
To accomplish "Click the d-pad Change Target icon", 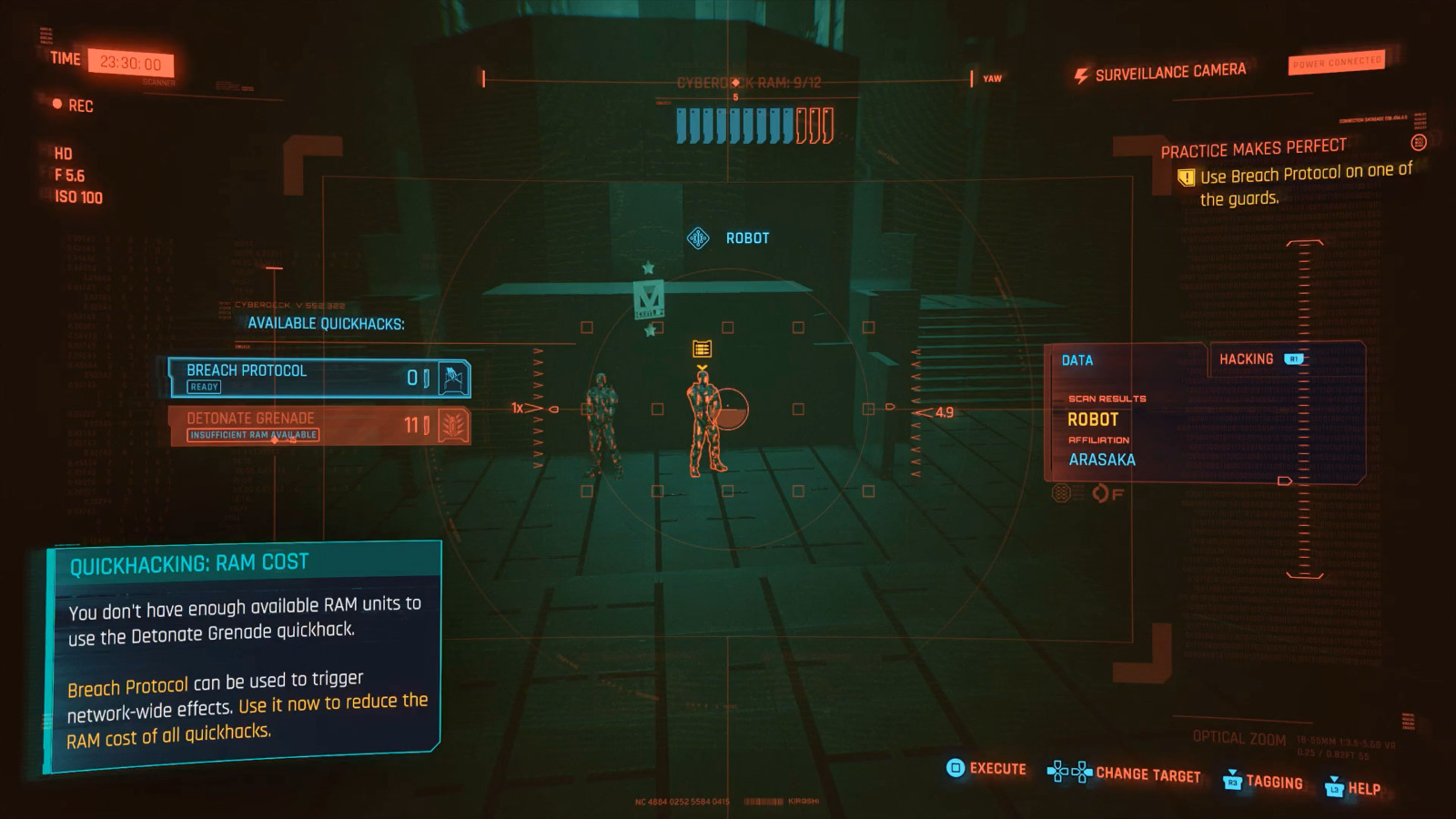I will 1067,773.
